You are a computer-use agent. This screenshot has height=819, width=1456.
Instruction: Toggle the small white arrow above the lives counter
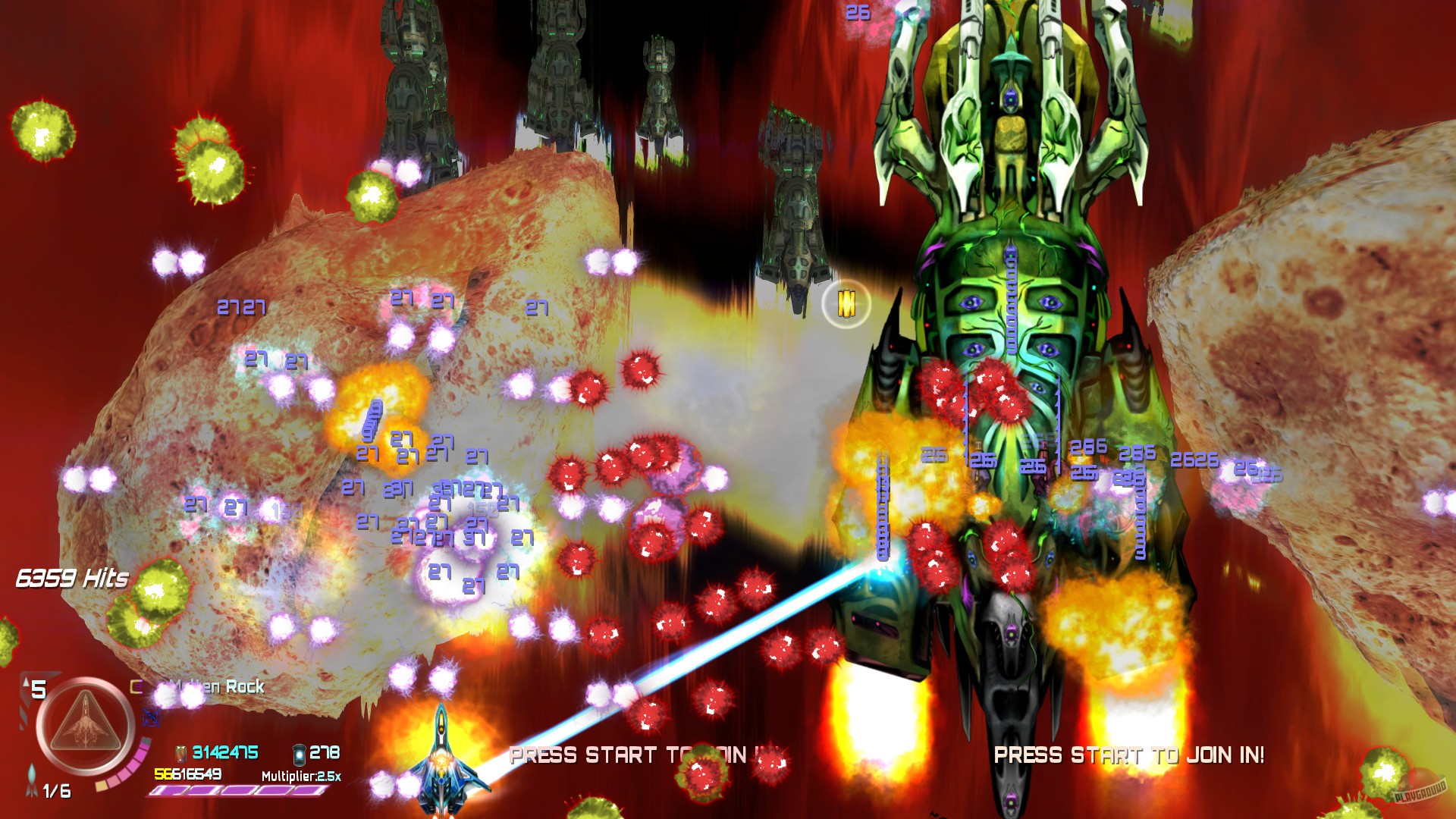coord(25,683)
